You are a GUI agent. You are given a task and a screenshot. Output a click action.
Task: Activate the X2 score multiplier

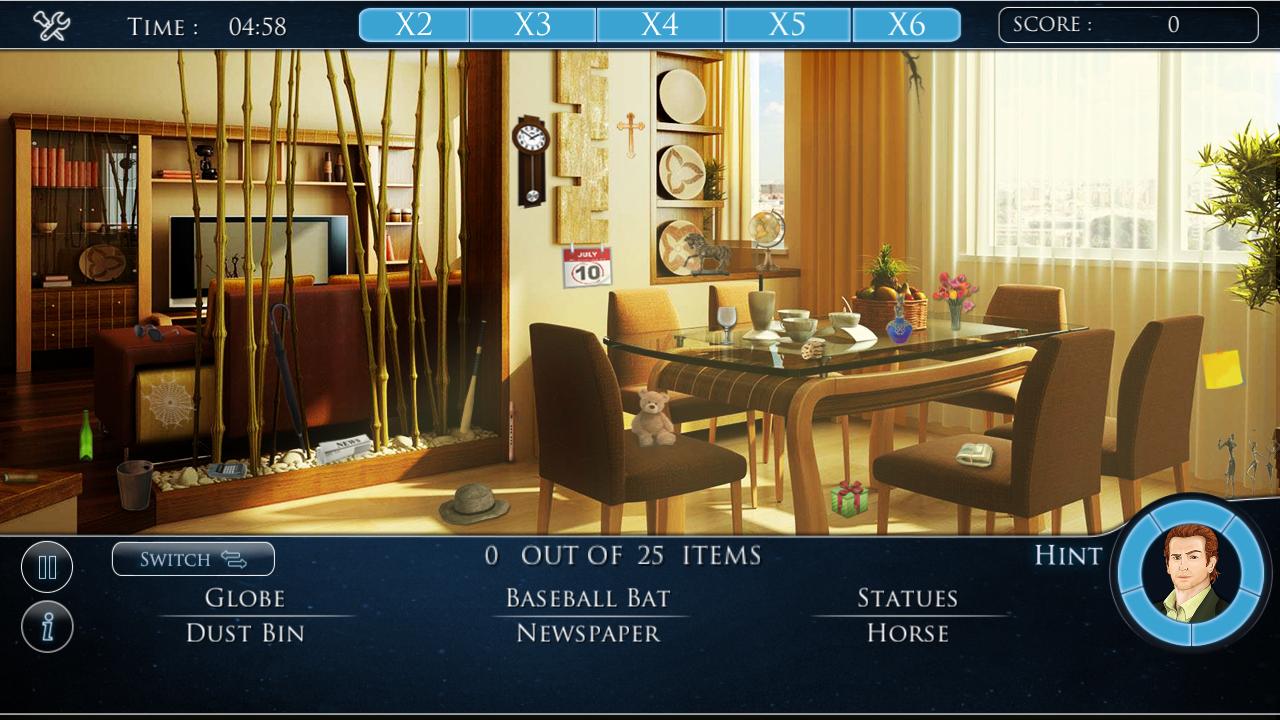pyautogui.click(x=415, y=24)
